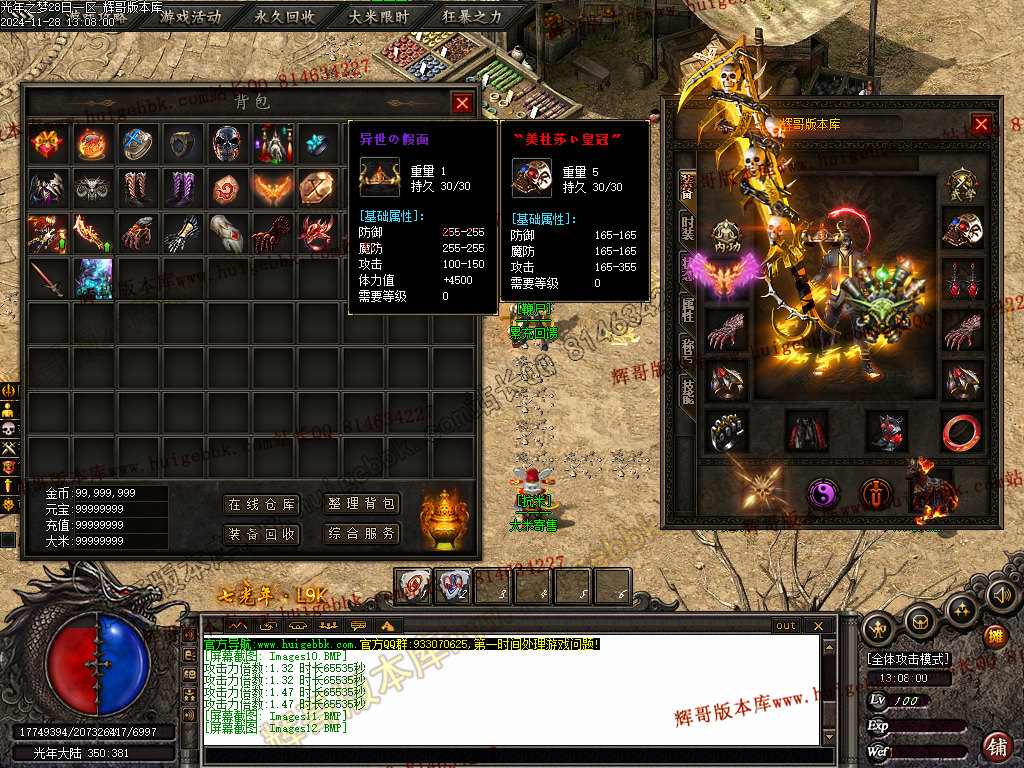Close the chat window with X
The width and height of the screenshot is (1024, 768).
[818, 626]
